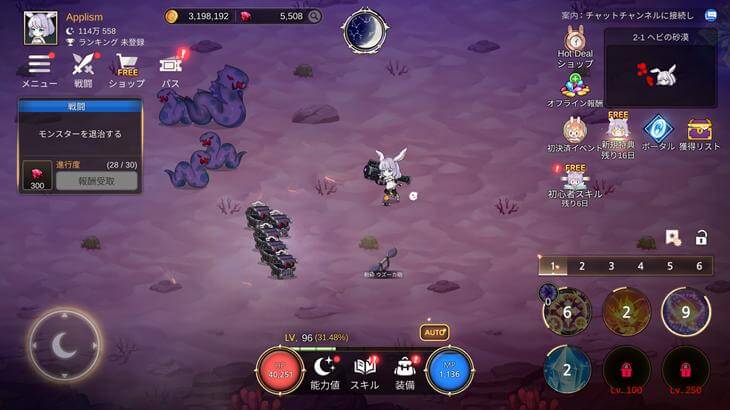Open the ショップ cart icon
This screenshot has width=730, height=410.
[127, 67]
